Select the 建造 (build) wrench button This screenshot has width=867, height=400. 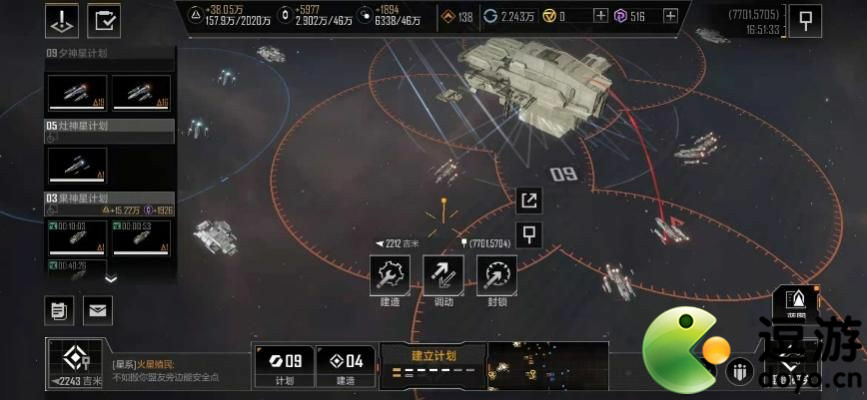[391, 274]
